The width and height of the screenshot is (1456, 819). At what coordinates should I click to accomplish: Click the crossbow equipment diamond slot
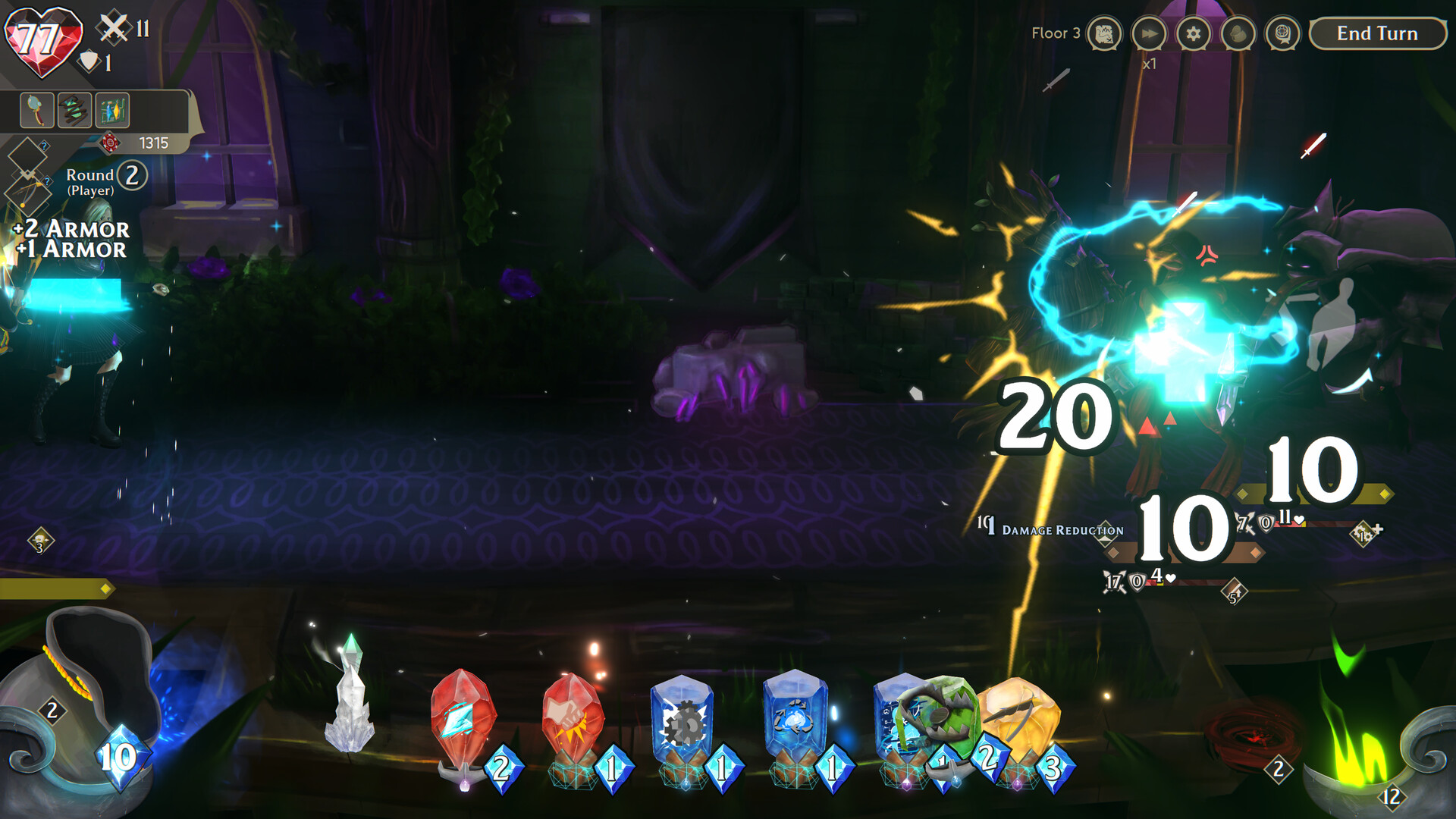pos(28,193)
